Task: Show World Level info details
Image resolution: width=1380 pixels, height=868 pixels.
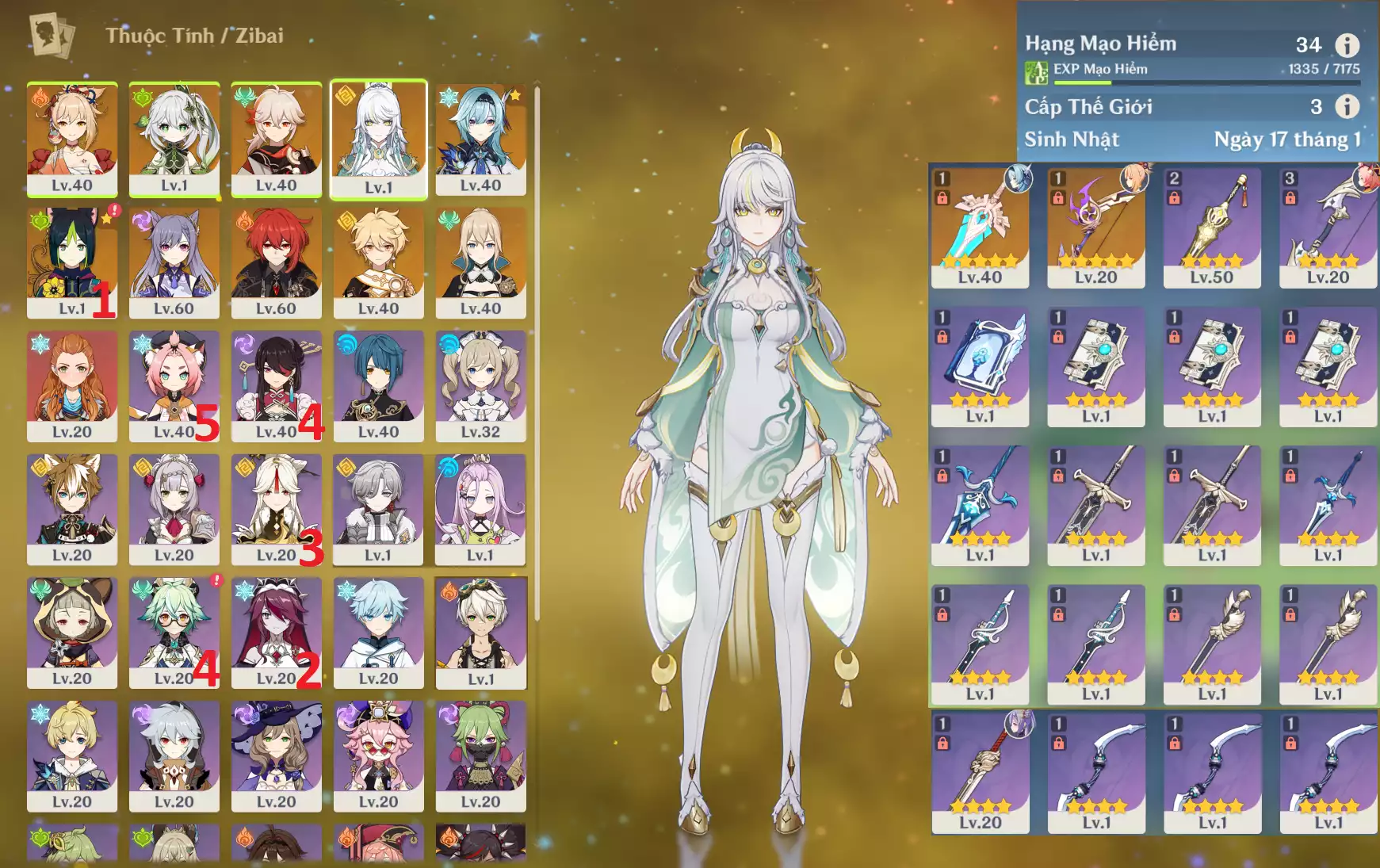Action: click(x=1347, y=106)
